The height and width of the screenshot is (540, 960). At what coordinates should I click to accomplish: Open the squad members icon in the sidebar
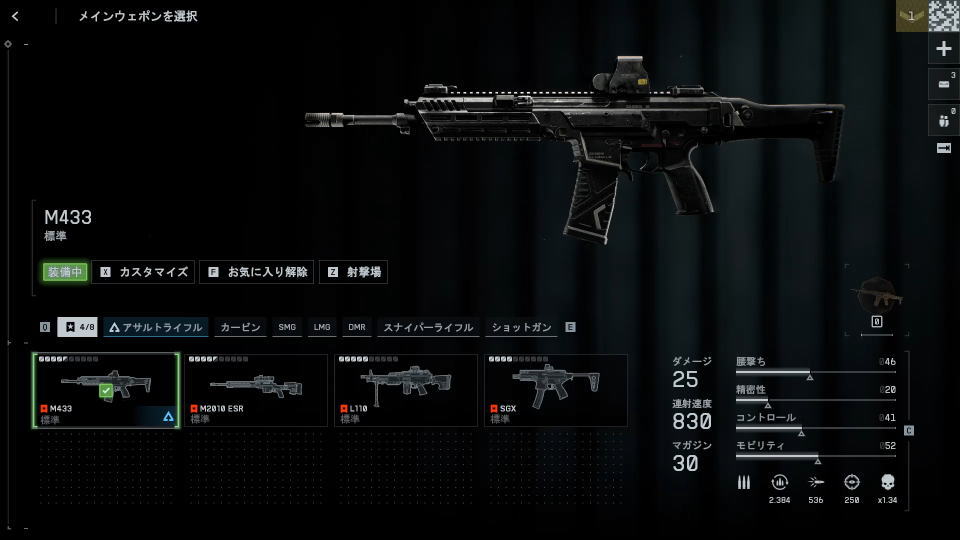(943, 118)
